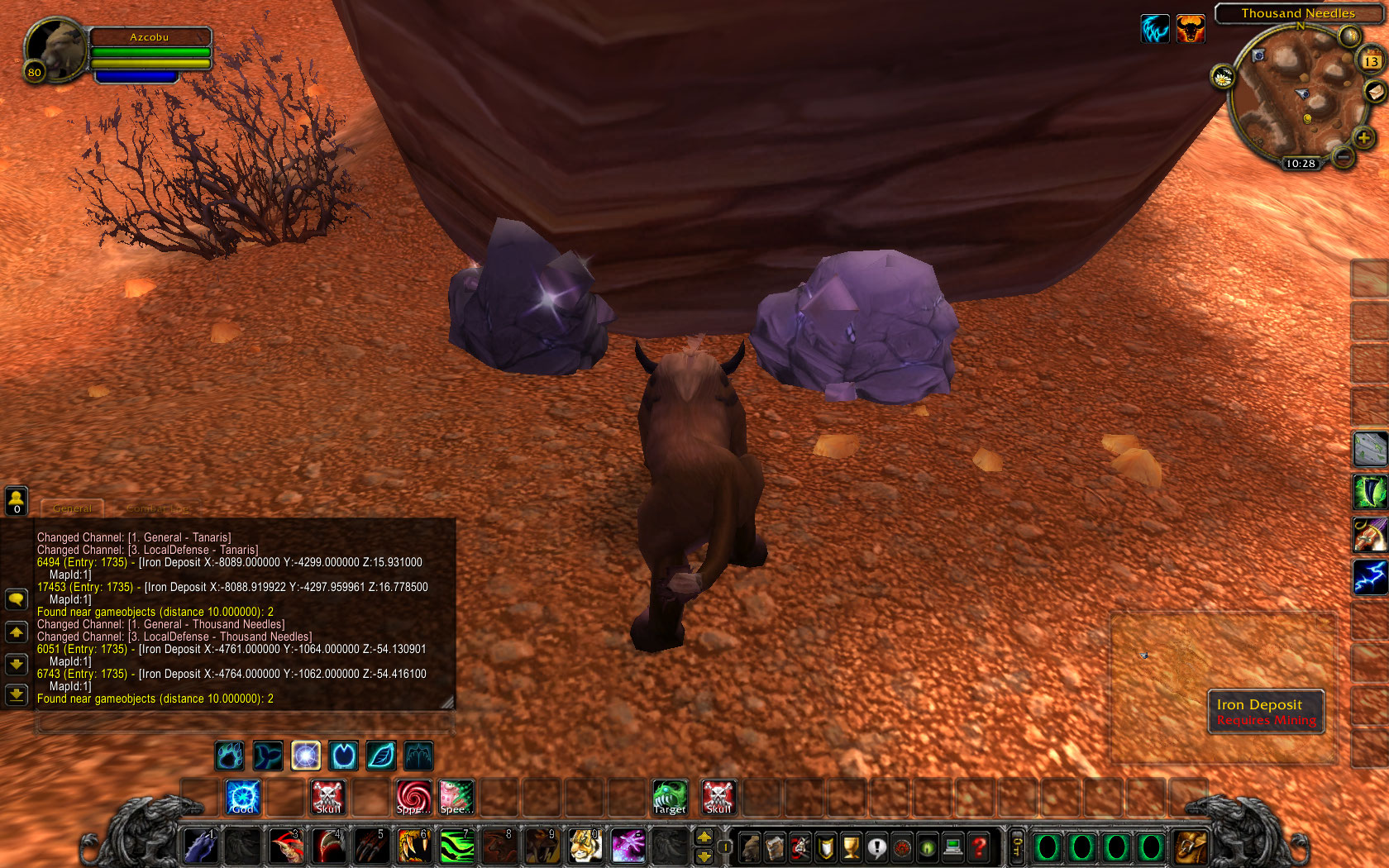
Task: Page up the action bar with yellow arrow
Action: click(x=704, y=837)
